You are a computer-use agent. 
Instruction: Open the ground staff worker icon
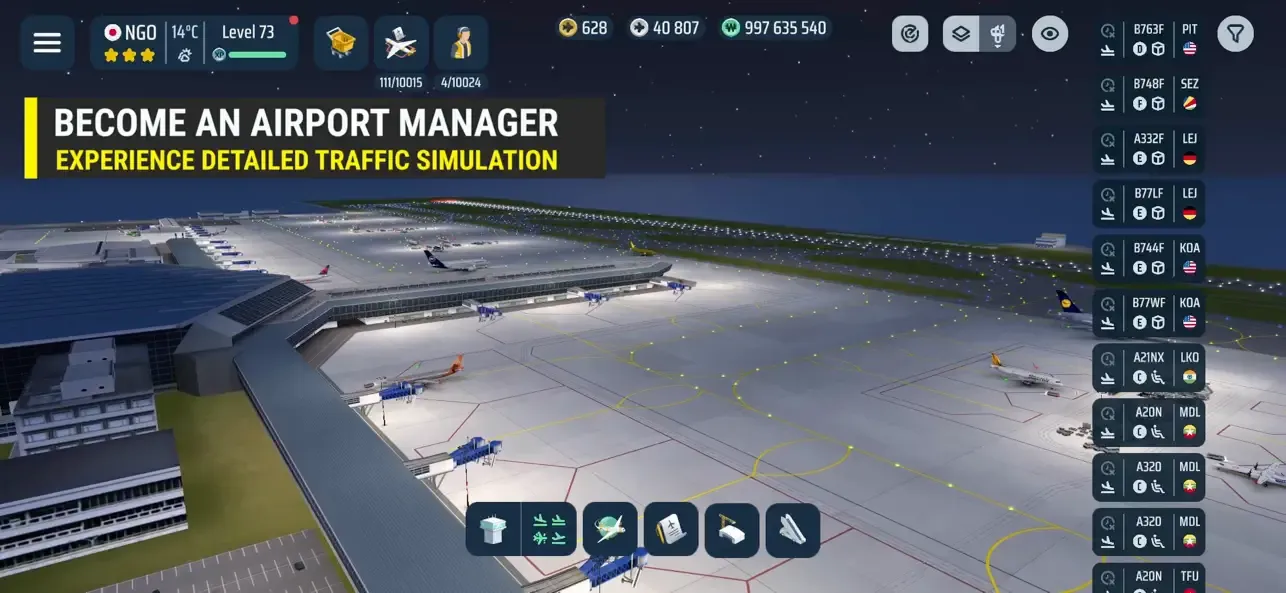461,43
